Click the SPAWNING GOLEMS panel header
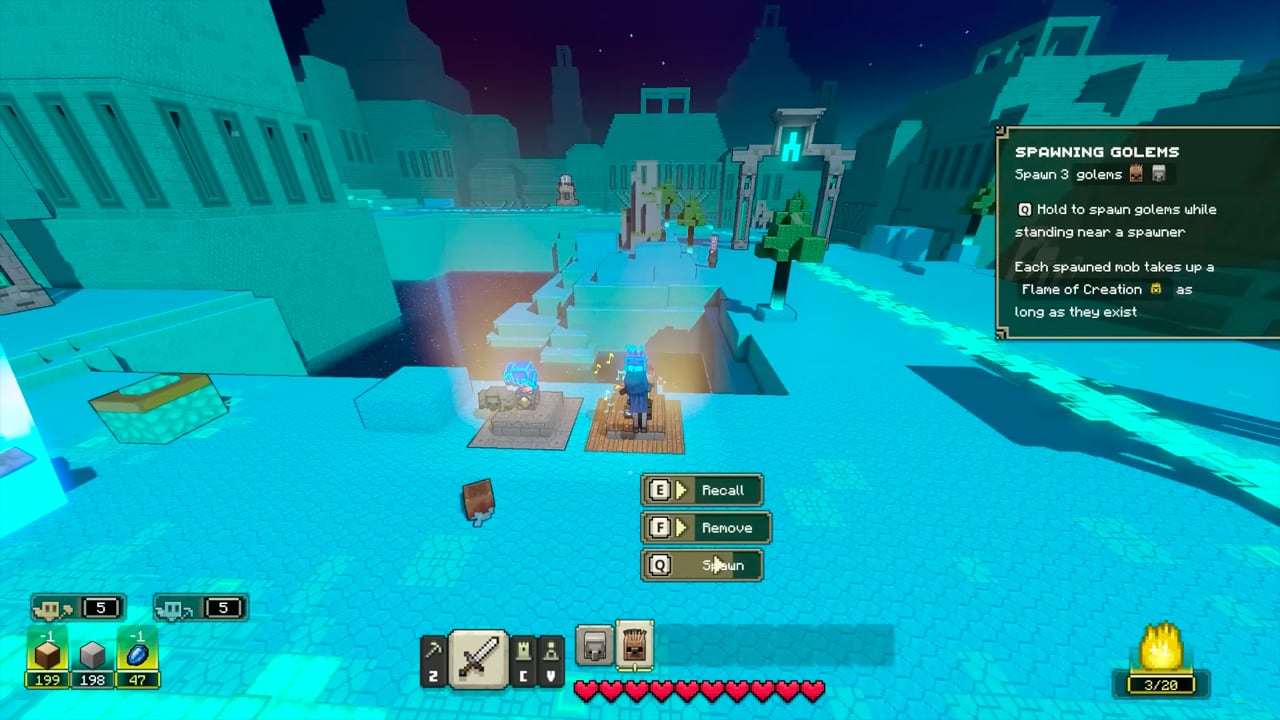The width and height of the screenshot is (1280, 720). [1096, 152]
